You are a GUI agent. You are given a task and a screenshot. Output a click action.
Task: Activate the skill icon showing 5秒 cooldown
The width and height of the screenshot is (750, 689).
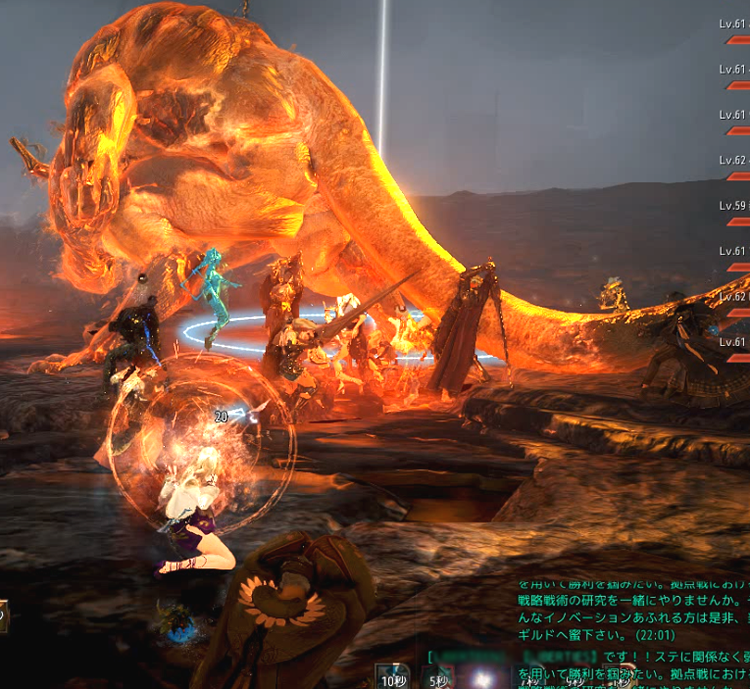[439, 676]
